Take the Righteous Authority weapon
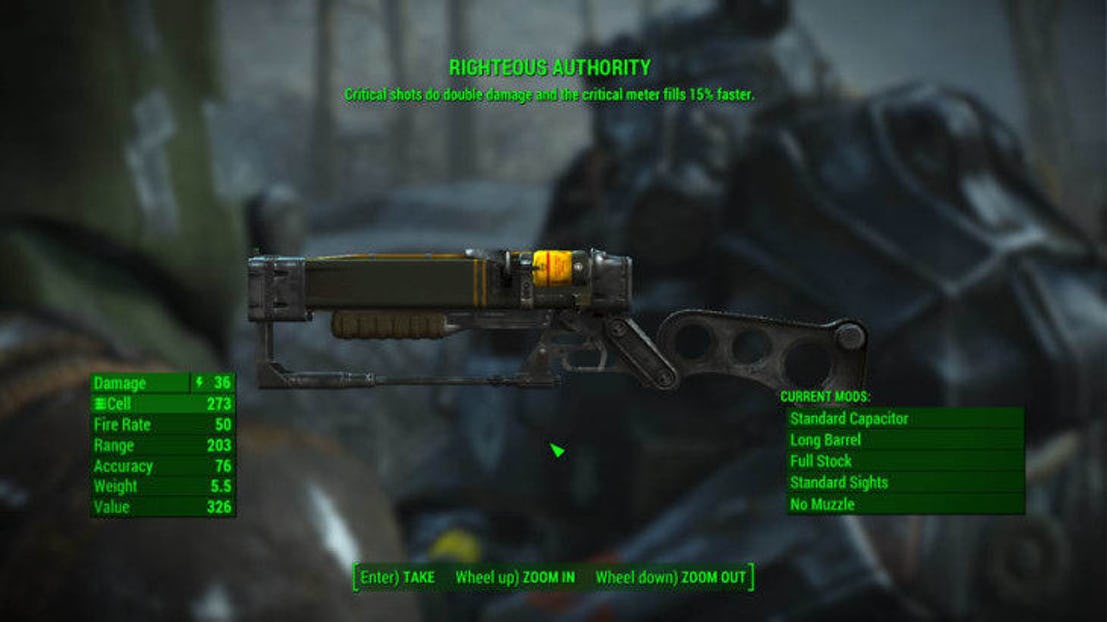 [x=398, y=578]
